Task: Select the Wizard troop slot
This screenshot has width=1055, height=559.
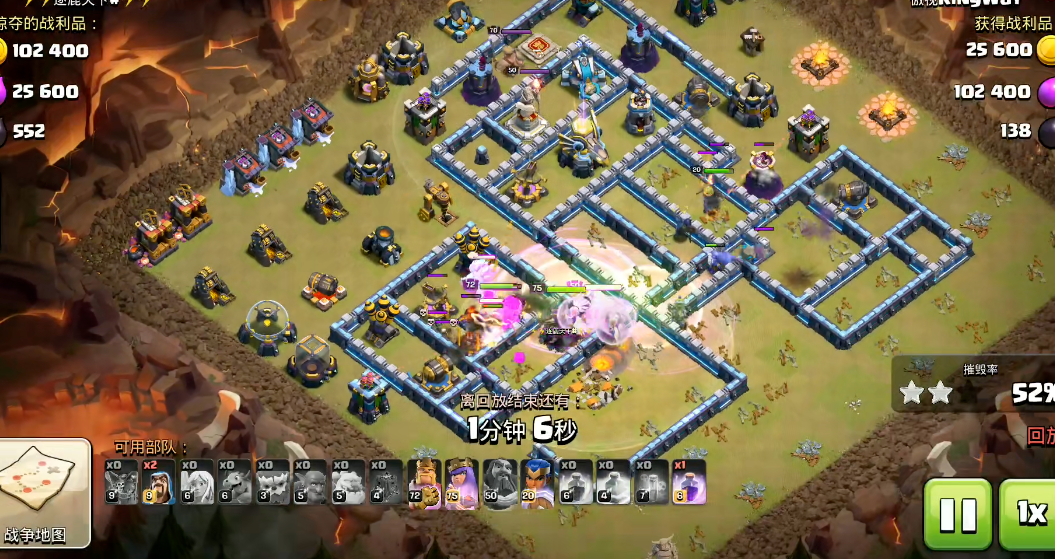Action: tap(159, 482)
